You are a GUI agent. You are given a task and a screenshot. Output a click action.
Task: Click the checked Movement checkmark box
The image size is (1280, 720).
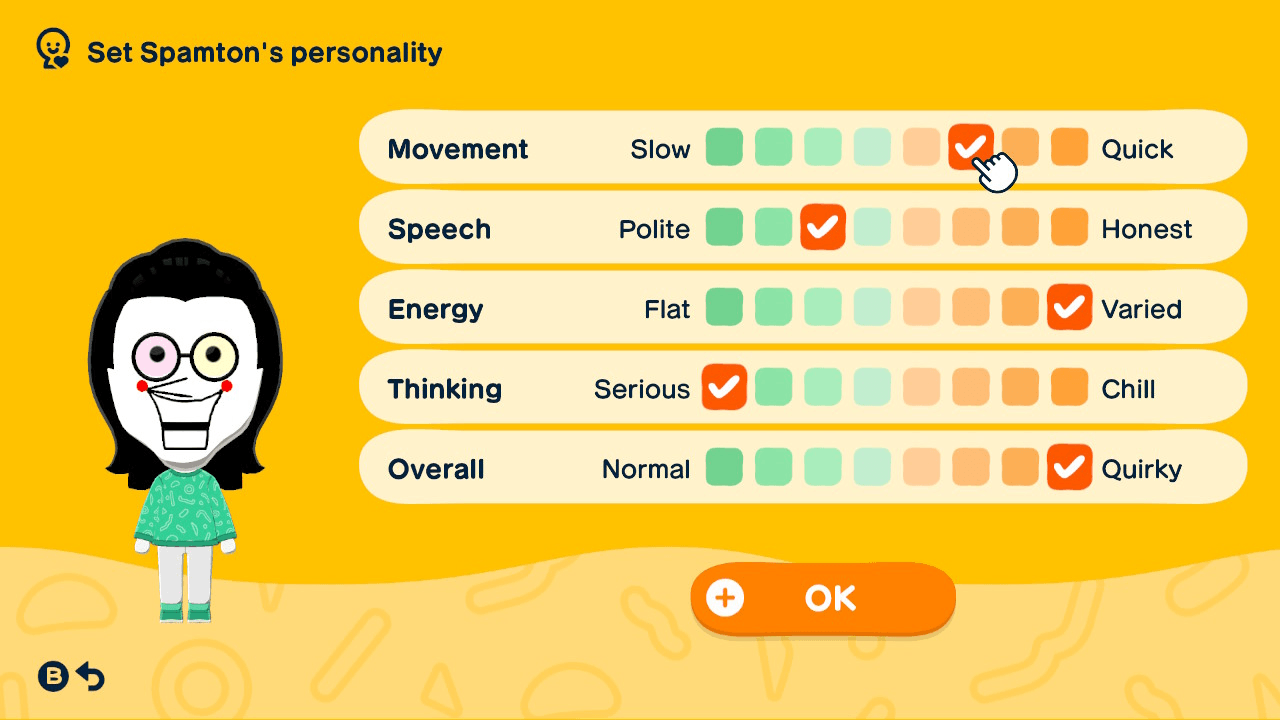click(971, 147)
